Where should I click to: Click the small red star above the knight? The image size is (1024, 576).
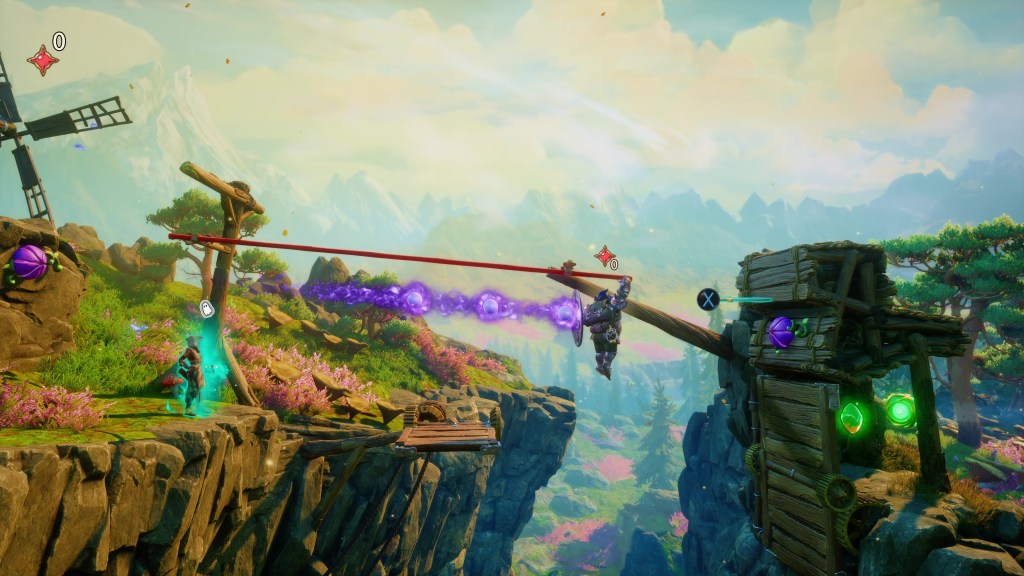[x=603, y=256]
